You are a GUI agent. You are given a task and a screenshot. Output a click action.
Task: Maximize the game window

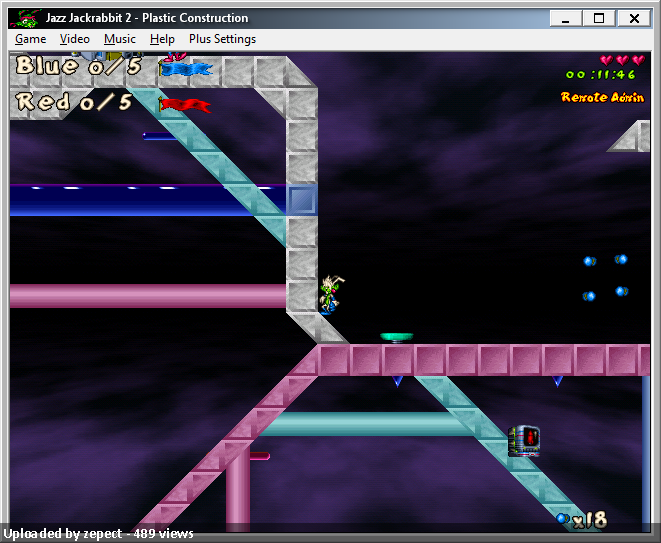point(599,18)
